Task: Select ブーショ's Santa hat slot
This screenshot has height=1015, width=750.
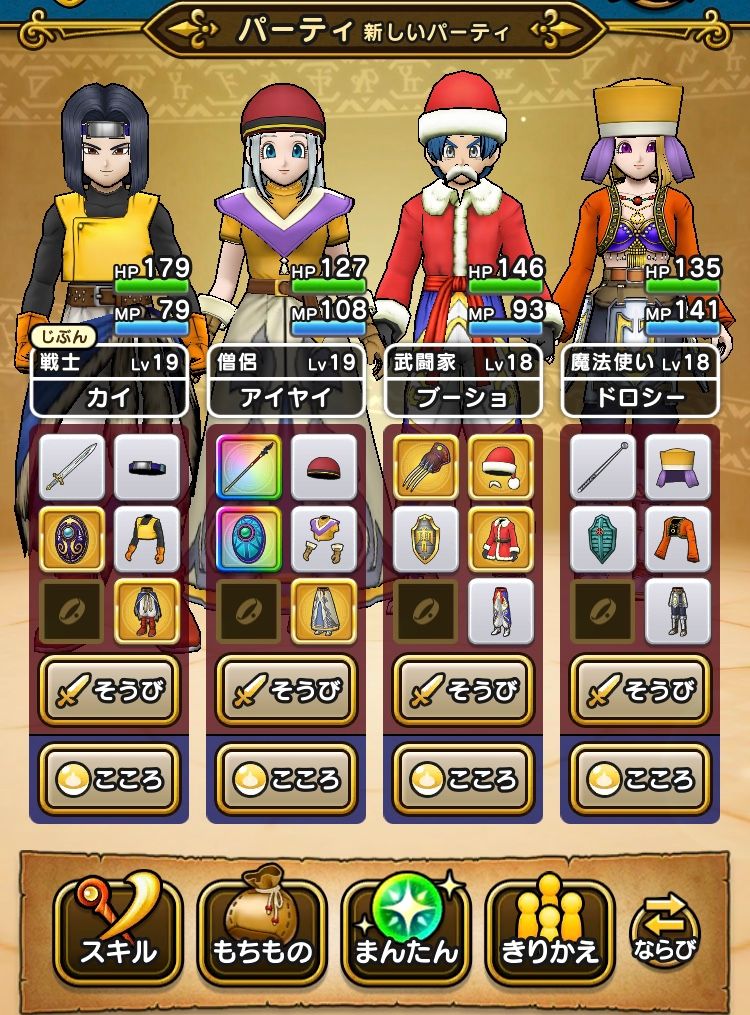Action: (x=501, y=467)
